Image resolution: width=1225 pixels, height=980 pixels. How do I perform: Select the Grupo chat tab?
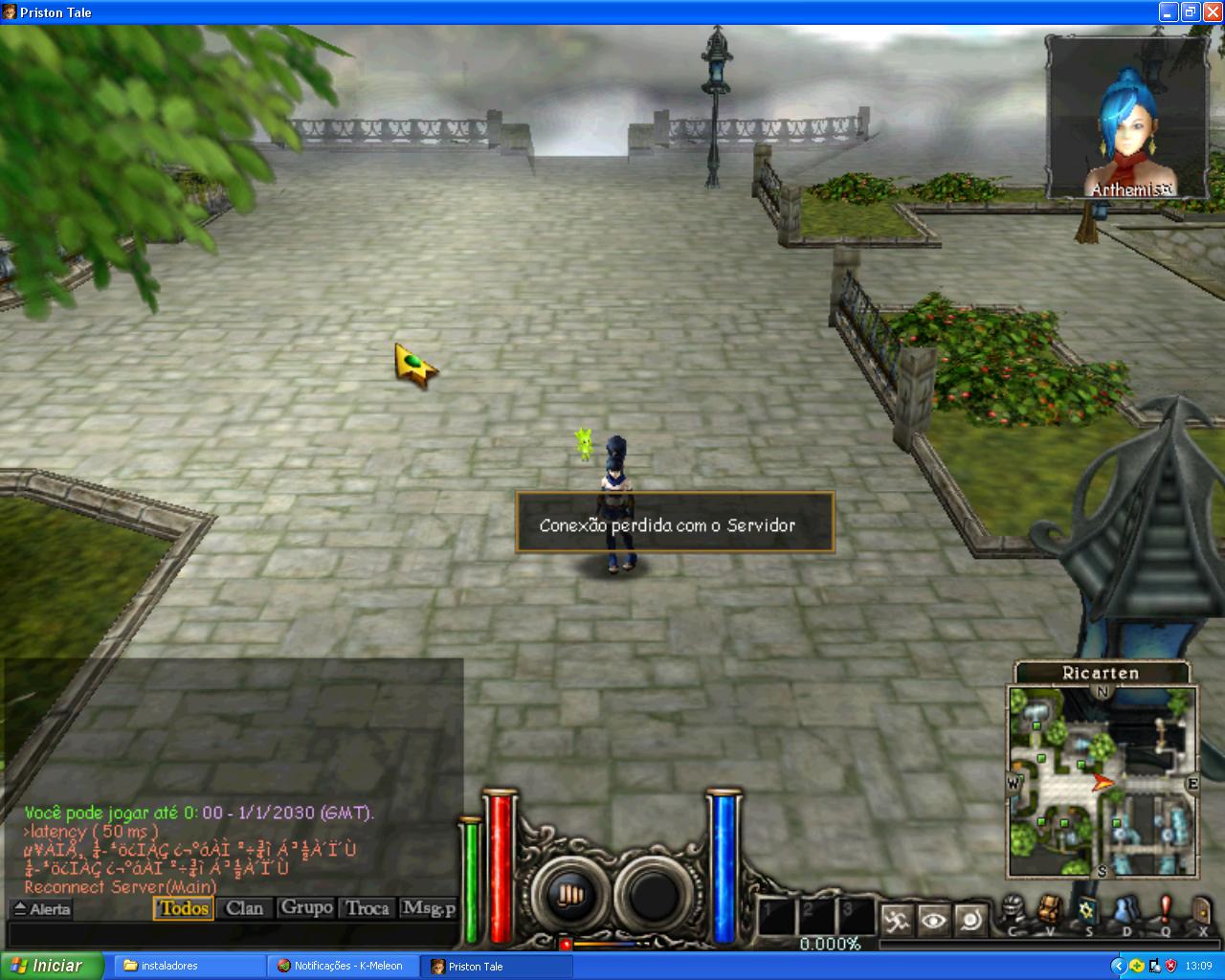(x=306, y=908)
